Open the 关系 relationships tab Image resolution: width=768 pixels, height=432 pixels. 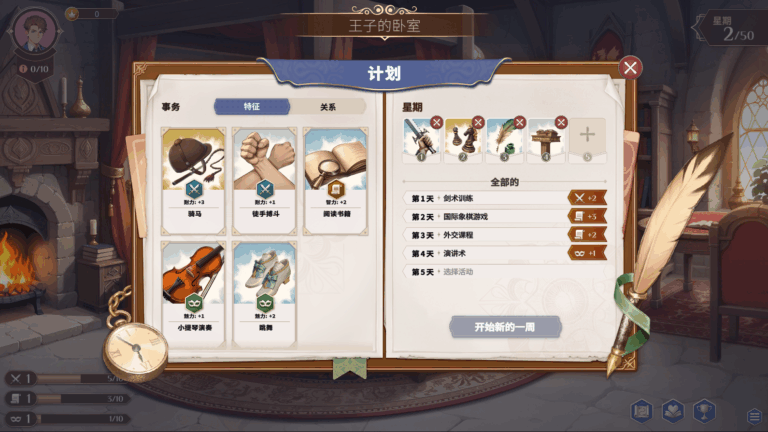[327, 107]
